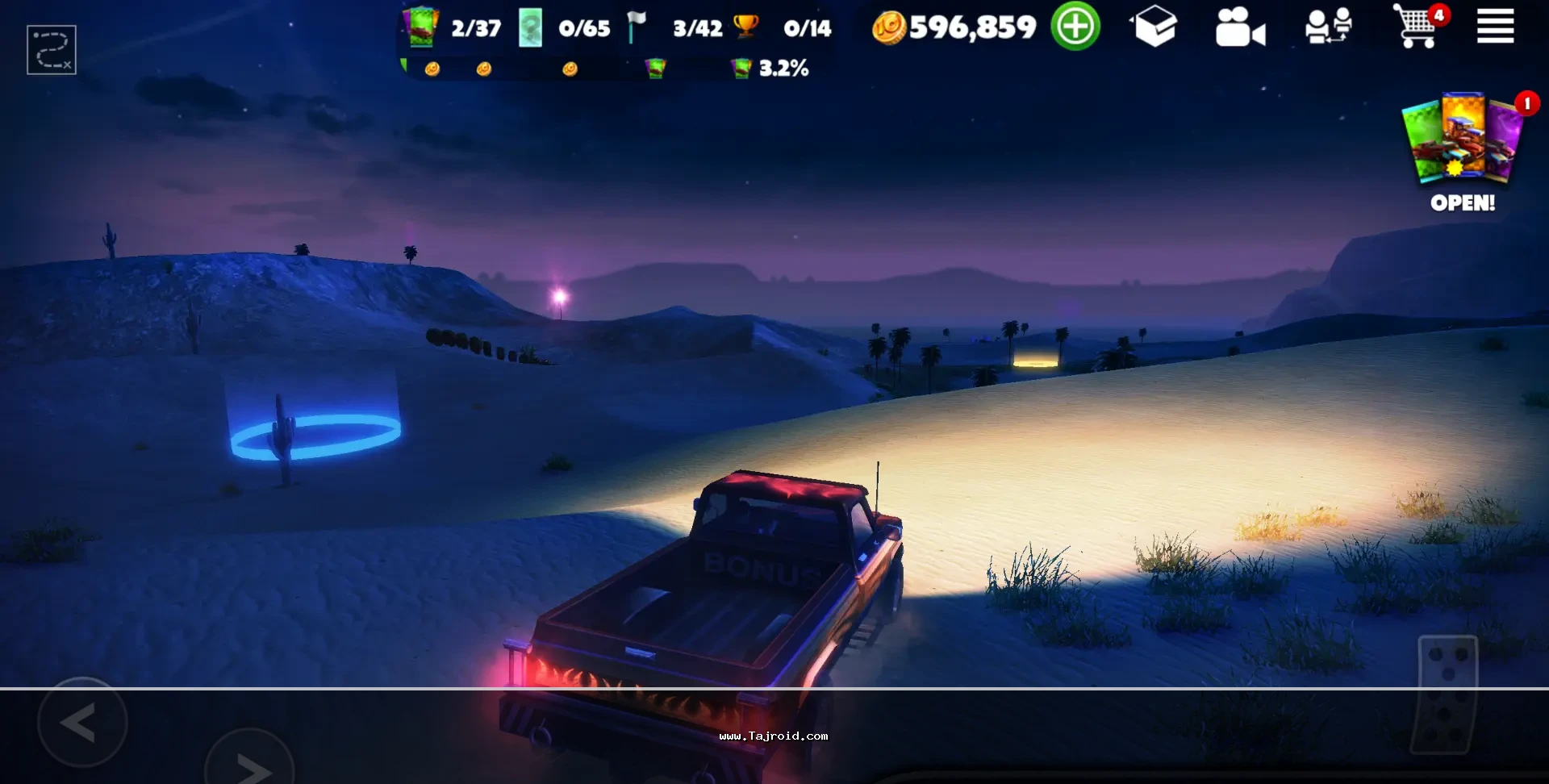Open the camera view options
Image resolution: width=1549 pixels, height=784 pixels.
point(1240,28)
